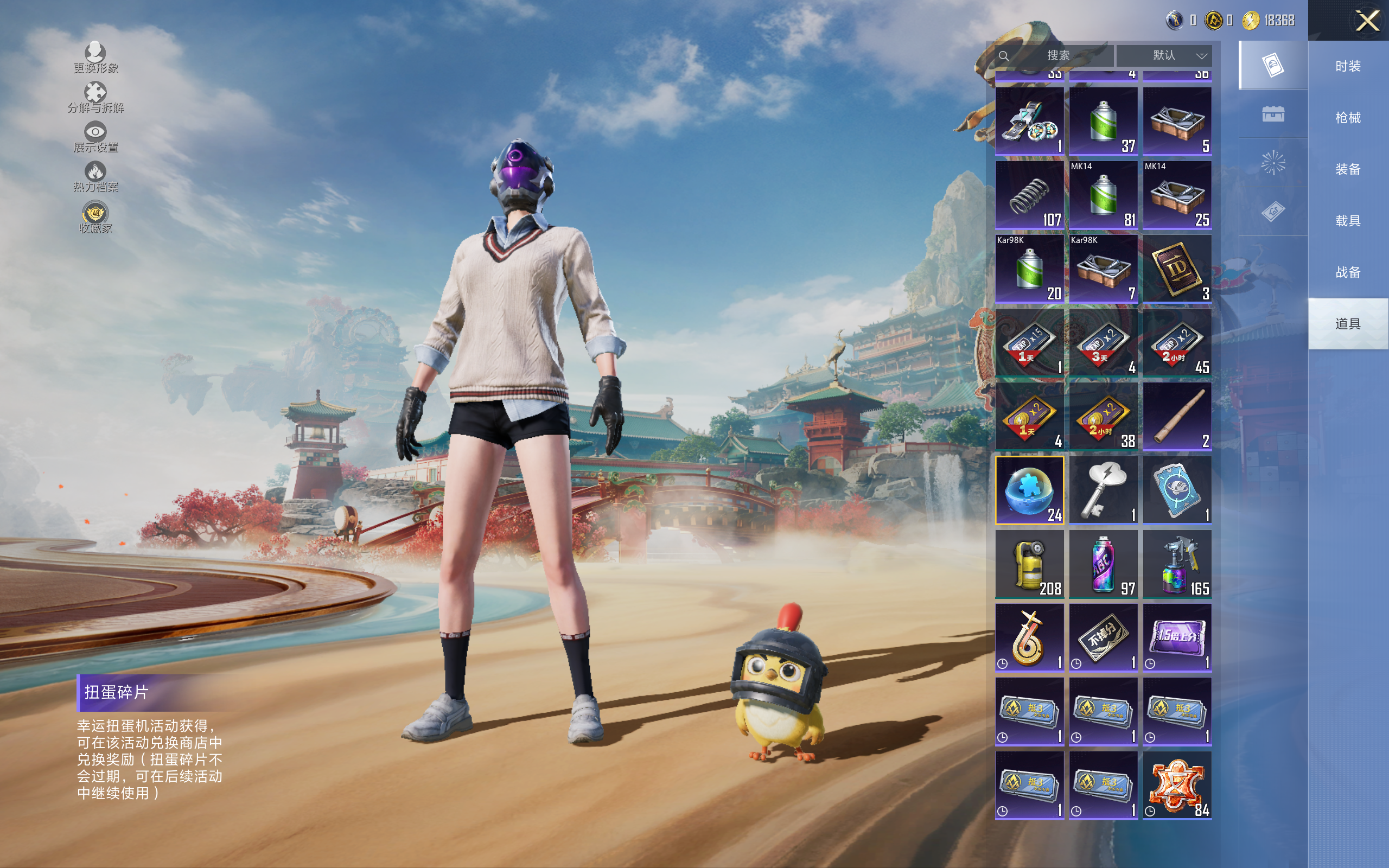Select the yellow gas canister item

point(1029,564)
